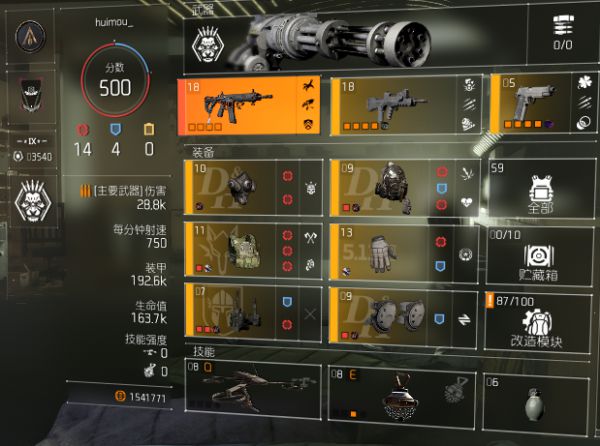Select the orange assault rifle primary weapon
The image size is (600, 446).
251,107
